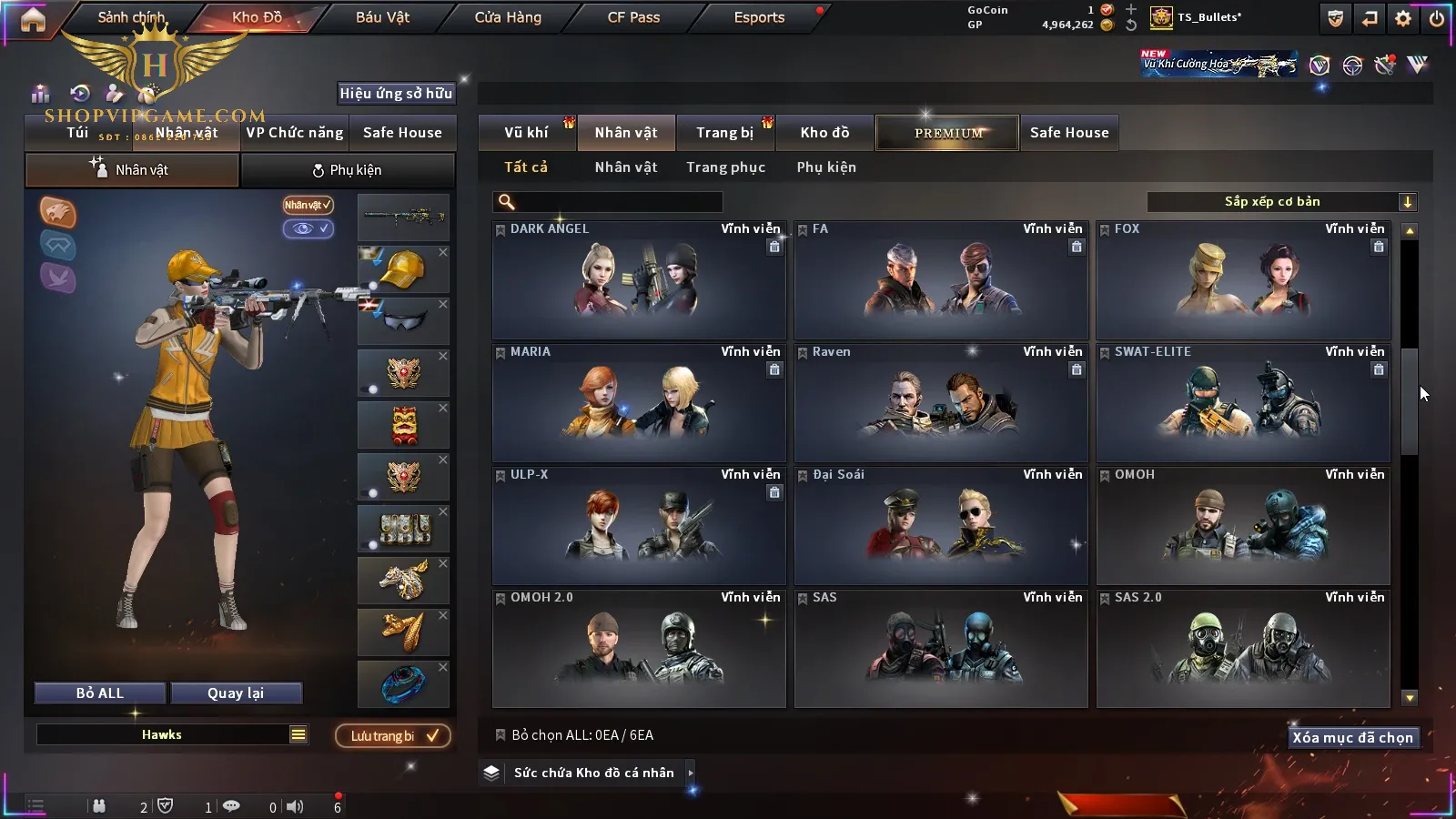The width and height of the screenshot is (1456, 819).
Task: Open the Cửa Hàng shop menu
Action: pos(507,17)
